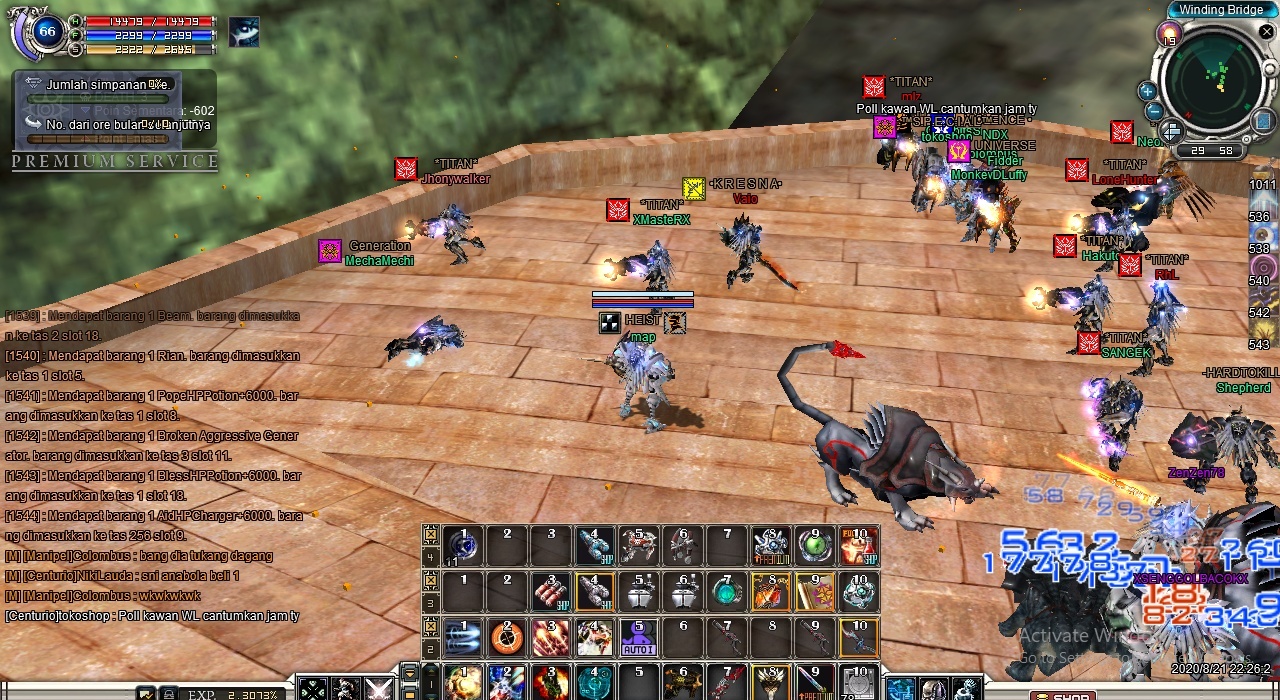
Task: Use the scroll item with purple star
Action: (815, 592)
